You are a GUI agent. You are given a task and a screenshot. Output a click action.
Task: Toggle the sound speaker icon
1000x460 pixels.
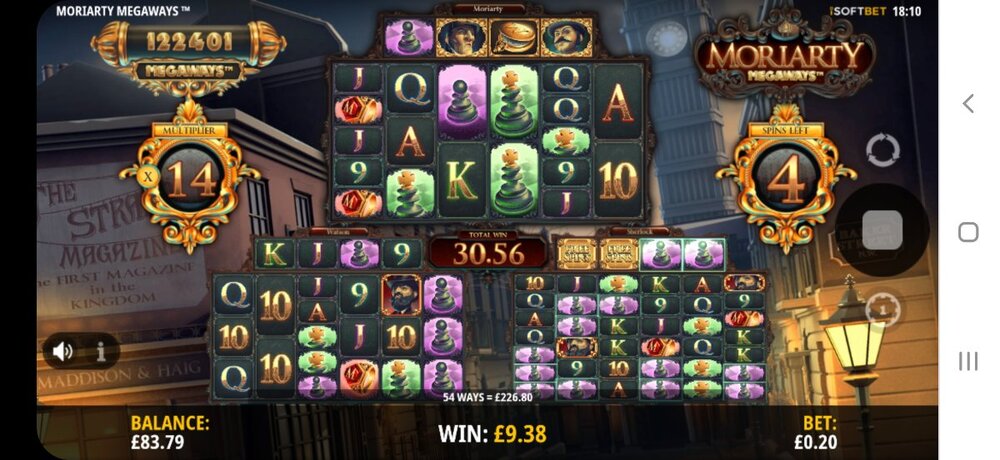[x=63, y=351]
